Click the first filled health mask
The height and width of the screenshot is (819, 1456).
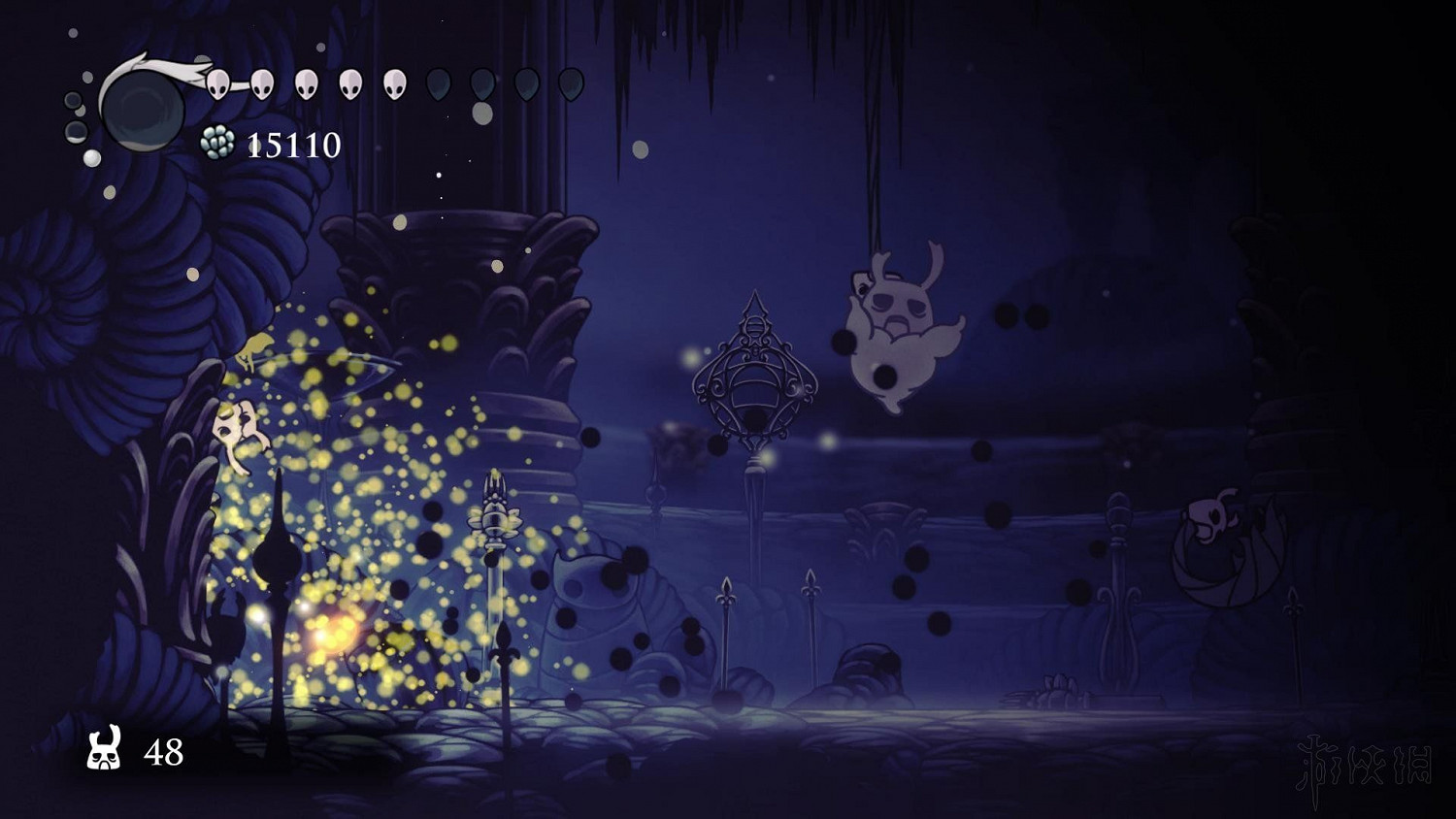coord(217,84)
